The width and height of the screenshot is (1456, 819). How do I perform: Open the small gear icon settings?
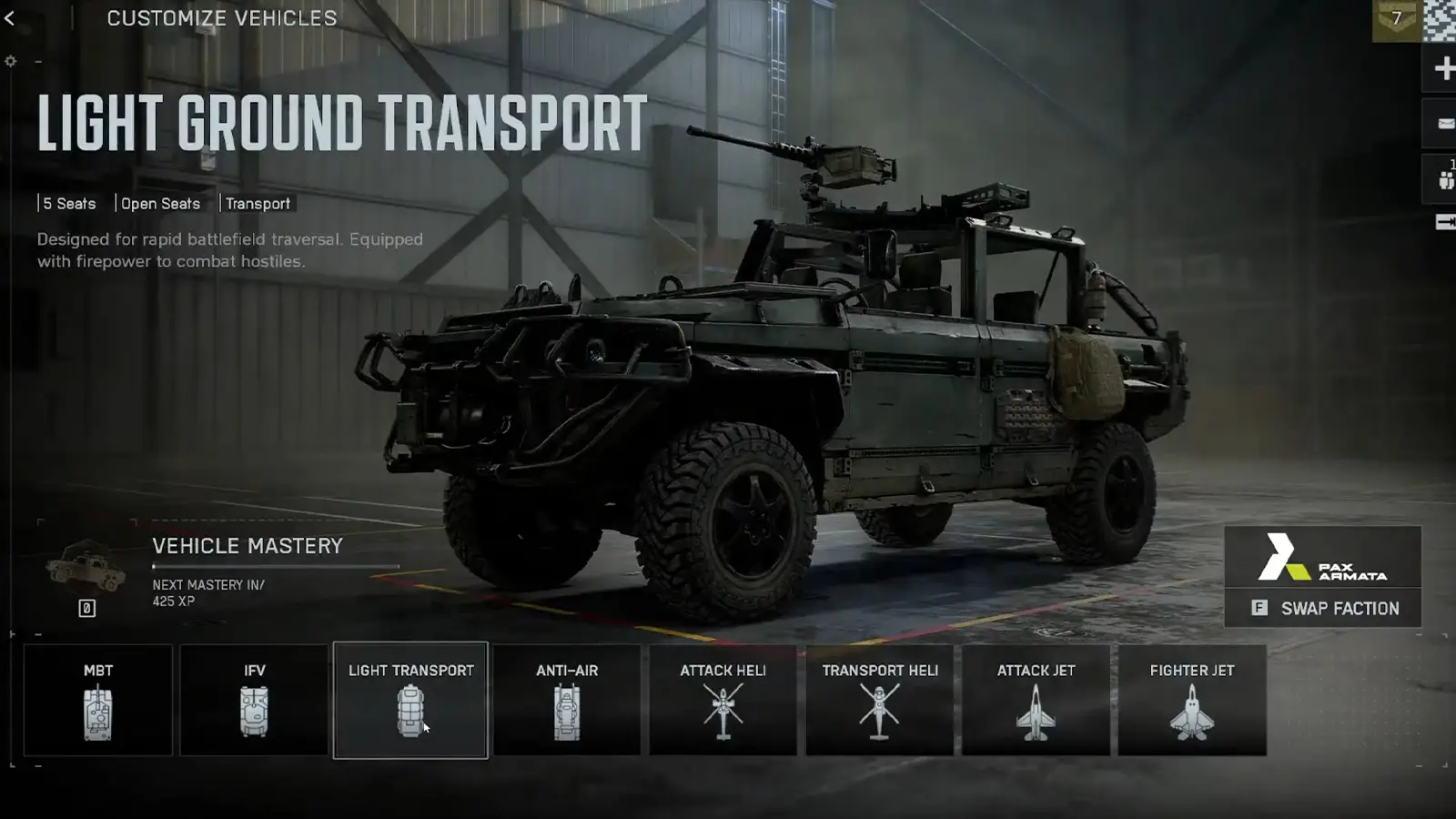(11, 61)
